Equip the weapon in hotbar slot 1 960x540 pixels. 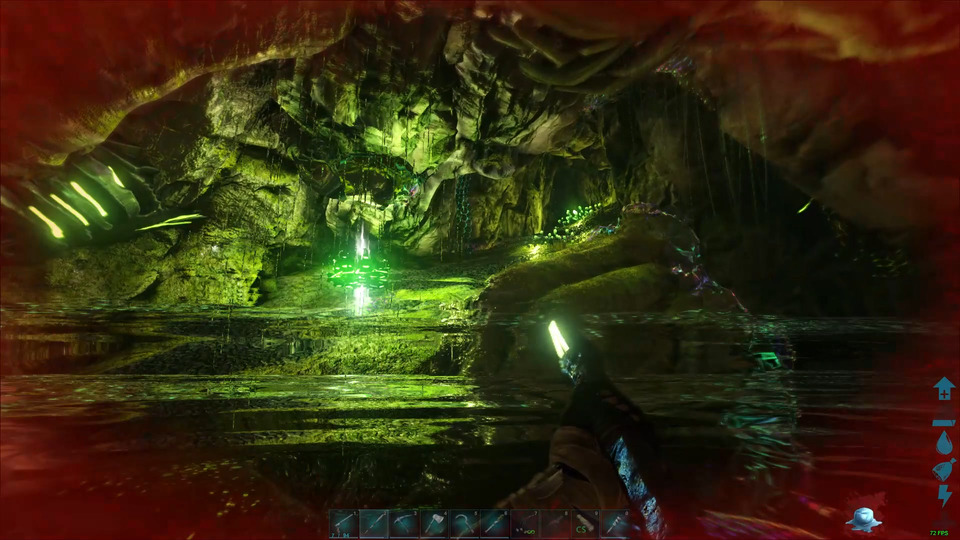point(344,523)
